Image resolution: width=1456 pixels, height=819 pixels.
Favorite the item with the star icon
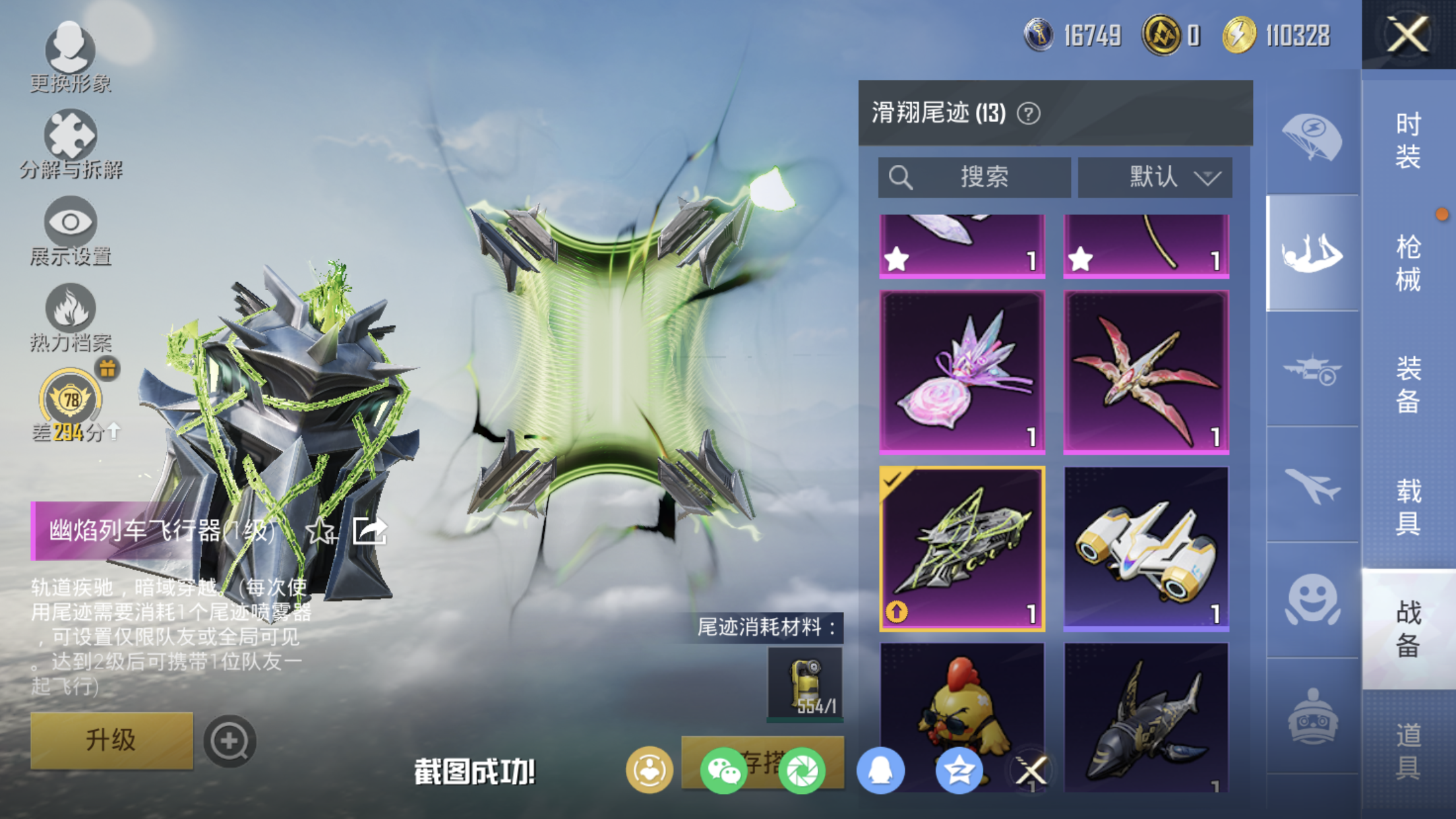click(x=321, y=531)
